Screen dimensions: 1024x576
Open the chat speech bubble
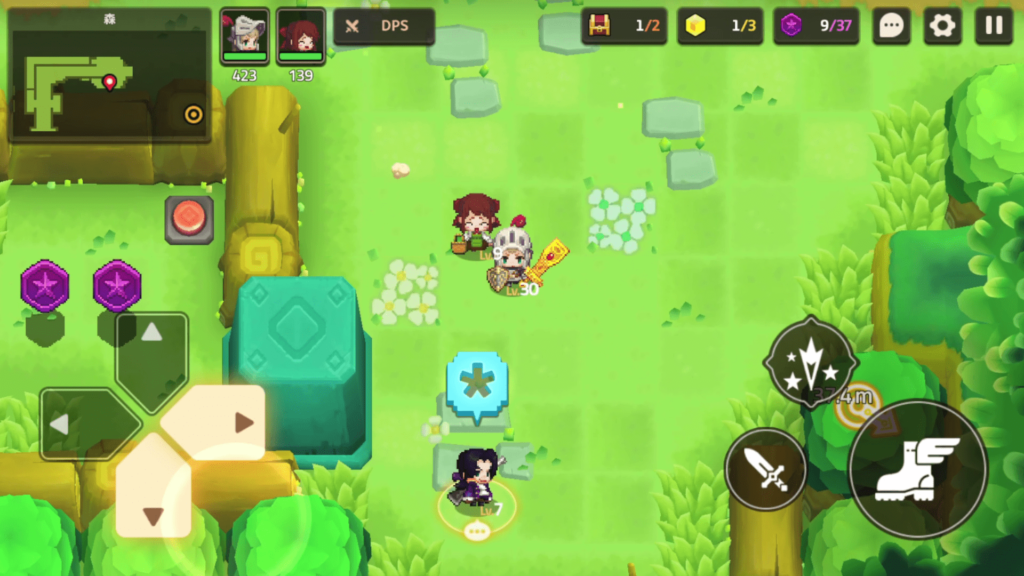click(x=891, y=26)
